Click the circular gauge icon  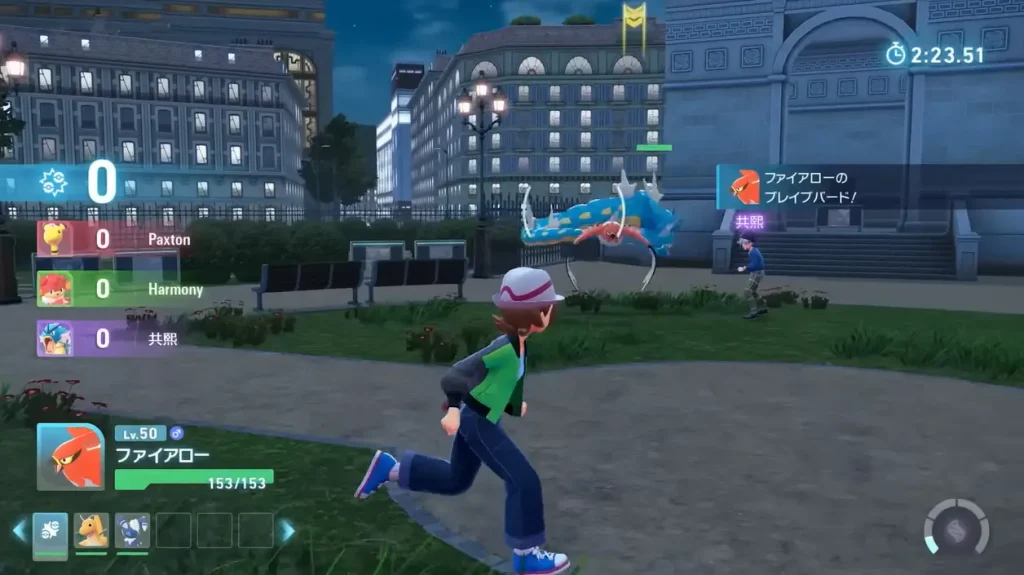point(956,526)
